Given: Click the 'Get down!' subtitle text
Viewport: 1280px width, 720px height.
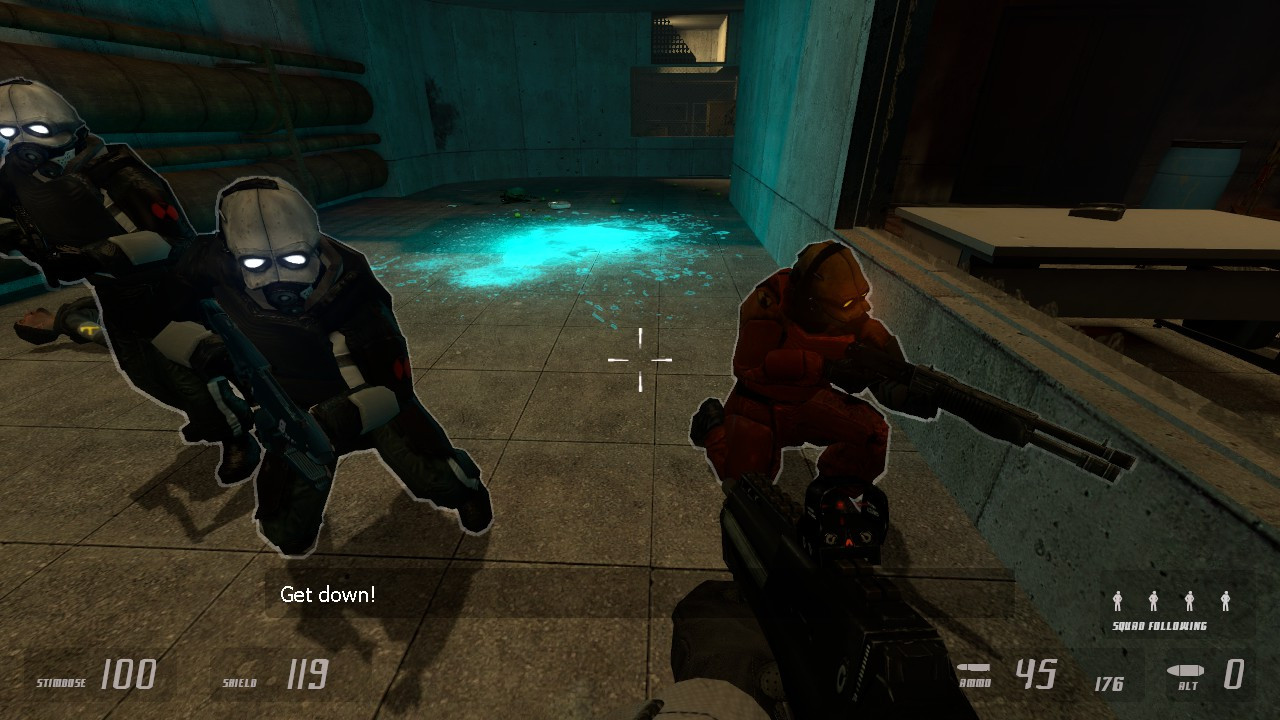Looking at the screenshot, I should coord(327,593).
